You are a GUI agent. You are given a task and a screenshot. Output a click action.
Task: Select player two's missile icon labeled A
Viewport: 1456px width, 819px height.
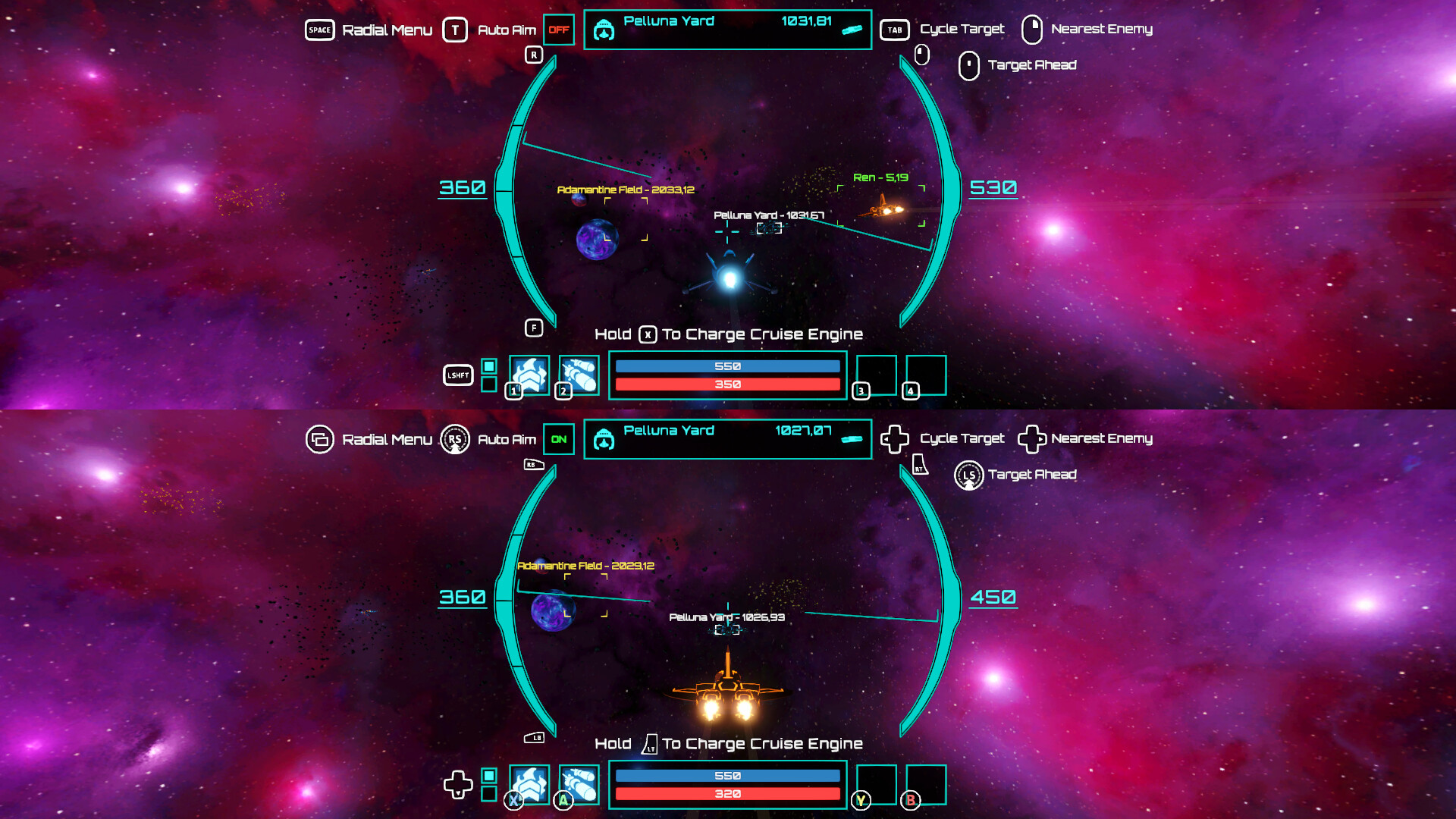[579, 785]
